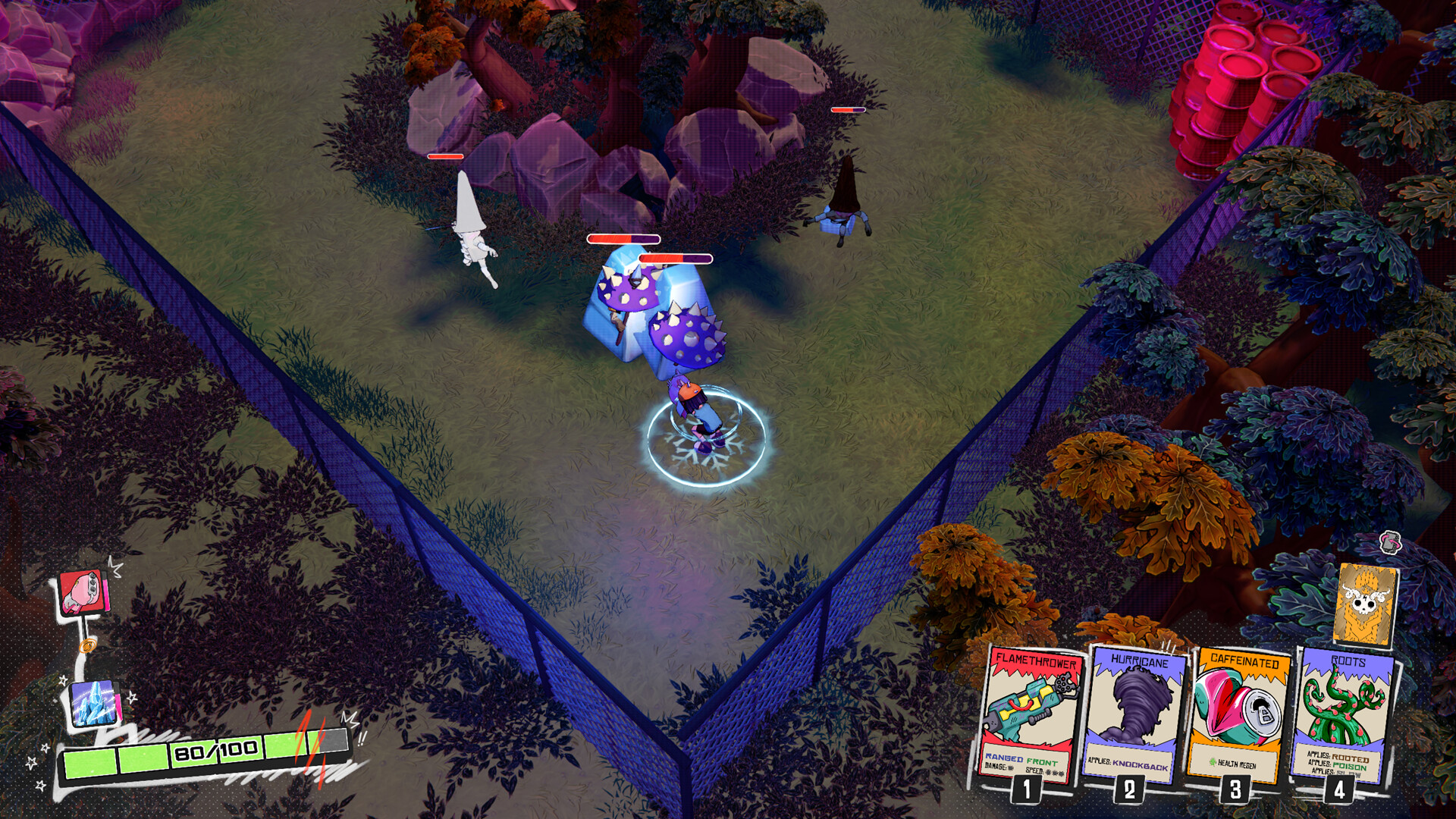Click the damage stat icon on Flamethrower card
The height and width of the screenshot is (819, 1456).
coord(1012,767)
